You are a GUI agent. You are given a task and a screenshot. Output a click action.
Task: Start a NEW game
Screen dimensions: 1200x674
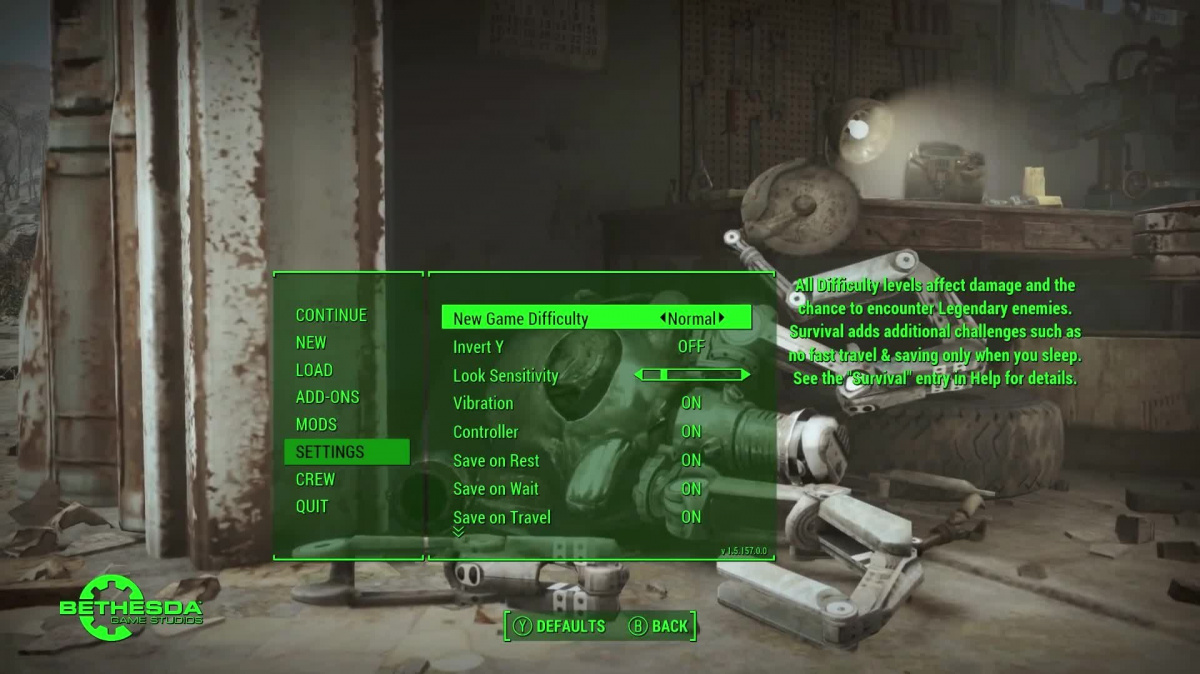[311, 342]
